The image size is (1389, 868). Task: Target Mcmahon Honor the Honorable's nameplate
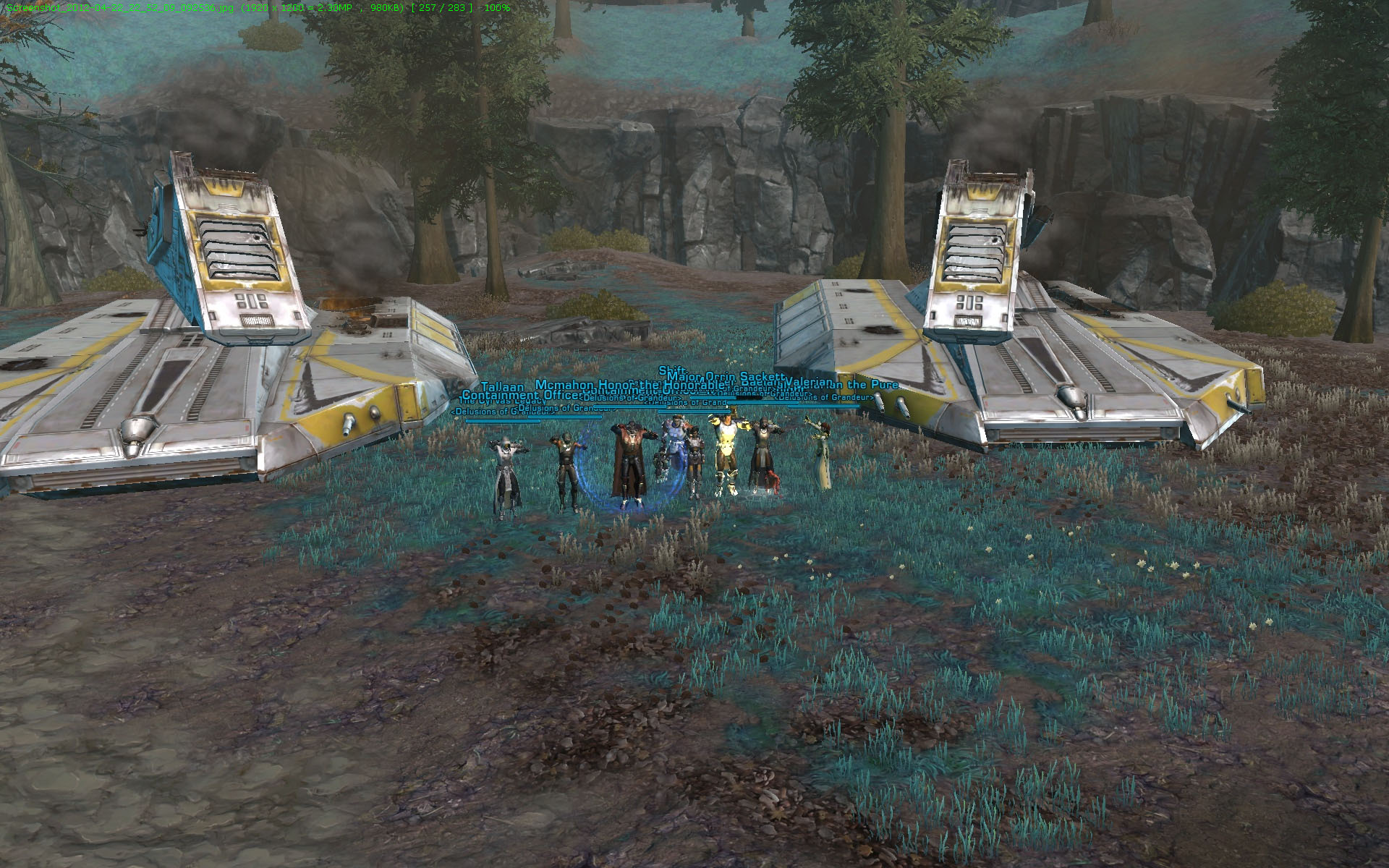pos(629,385)
